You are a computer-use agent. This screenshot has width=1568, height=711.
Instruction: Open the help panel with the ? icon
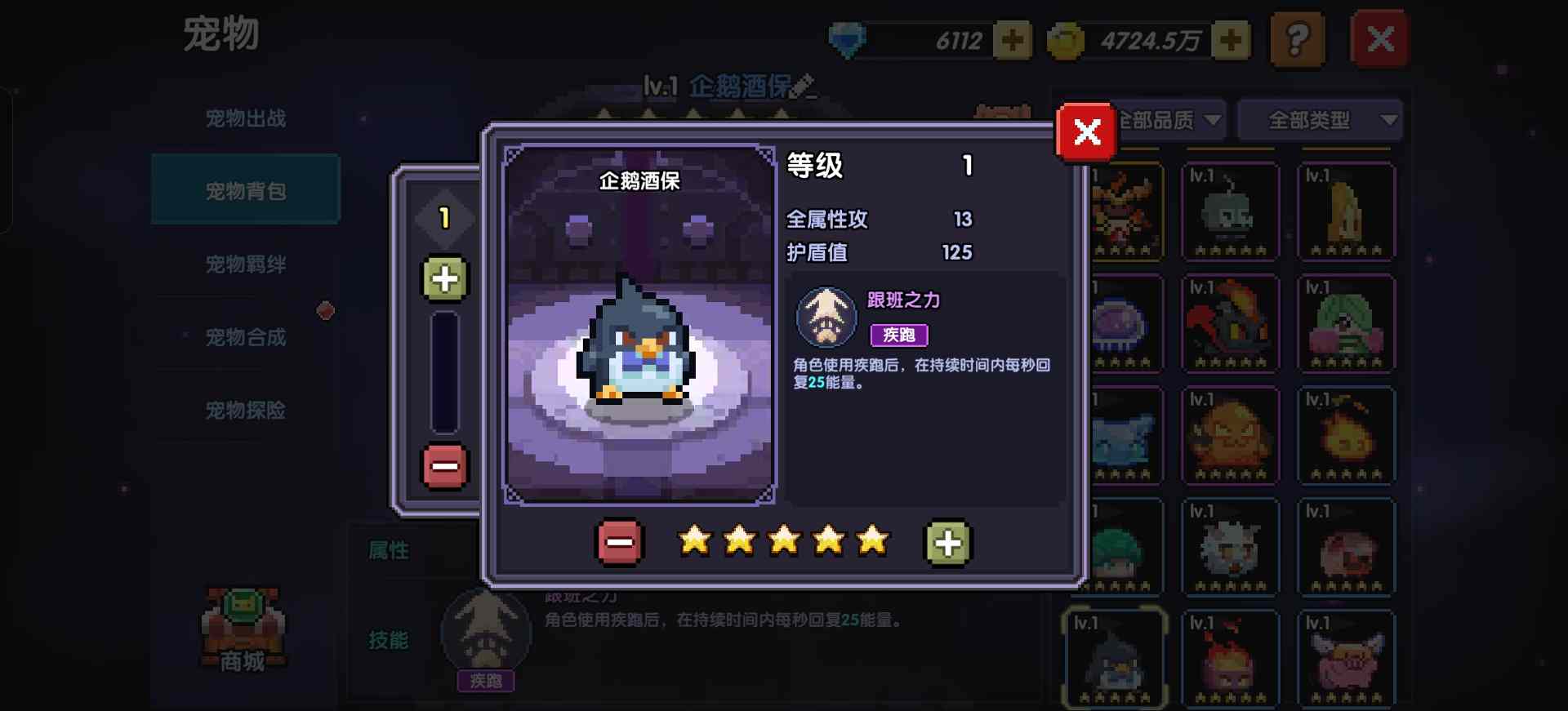pos(1298,39)
